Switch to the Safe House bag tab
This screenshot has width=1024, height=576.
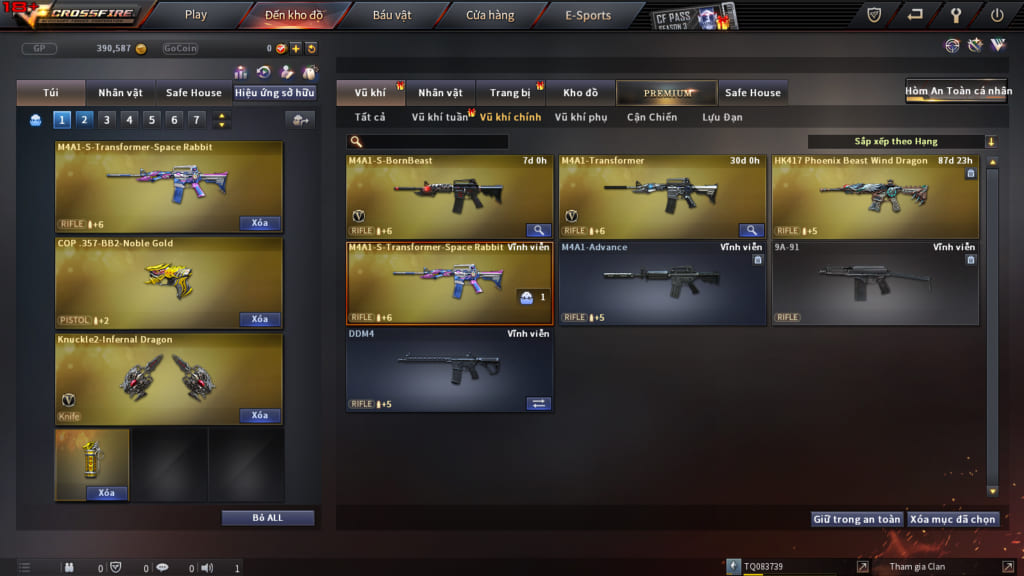(194, 93)
